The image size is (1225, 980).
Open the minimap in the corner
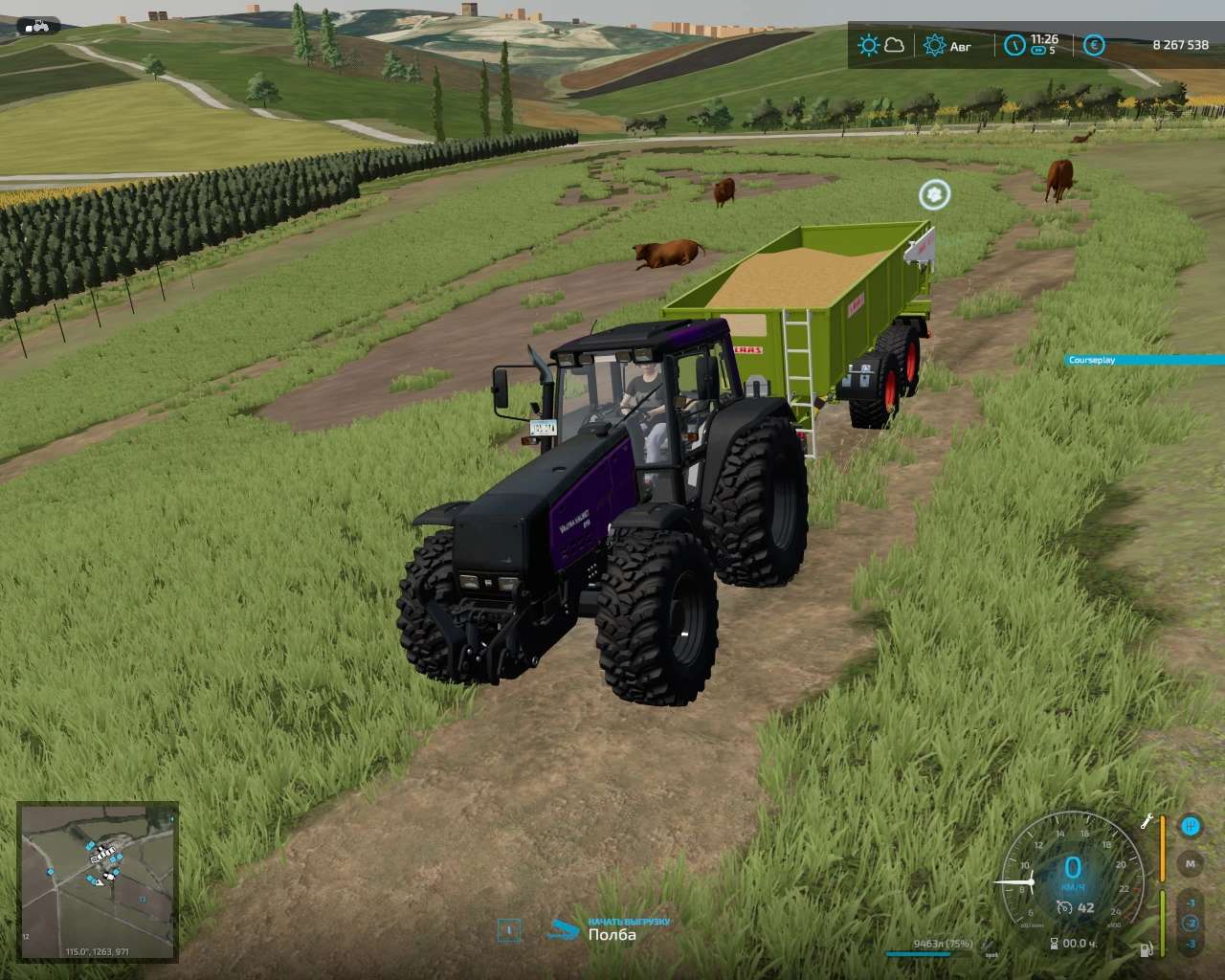point(98,881)
